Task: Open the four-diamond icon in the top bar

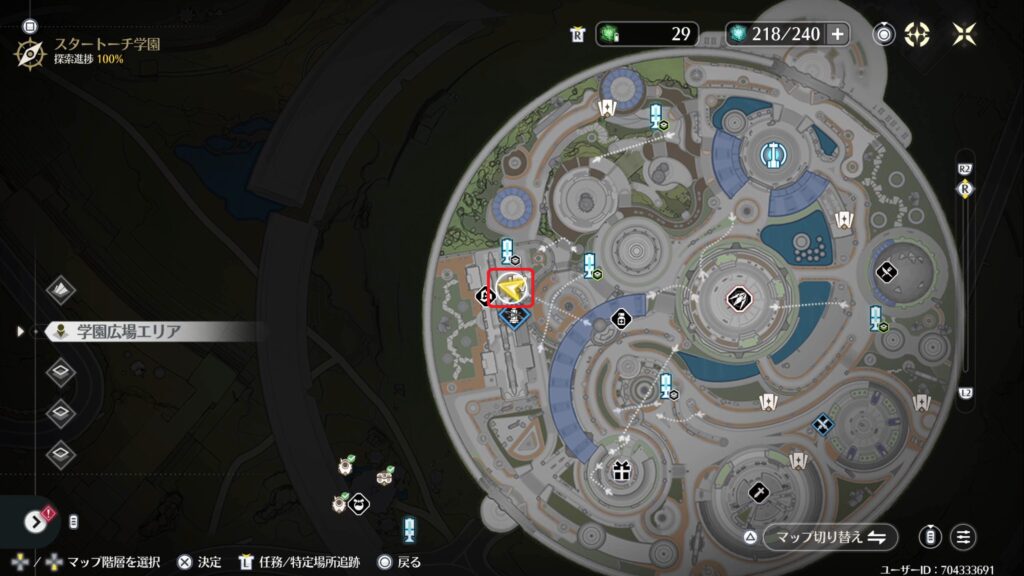Action: (916, 34)
